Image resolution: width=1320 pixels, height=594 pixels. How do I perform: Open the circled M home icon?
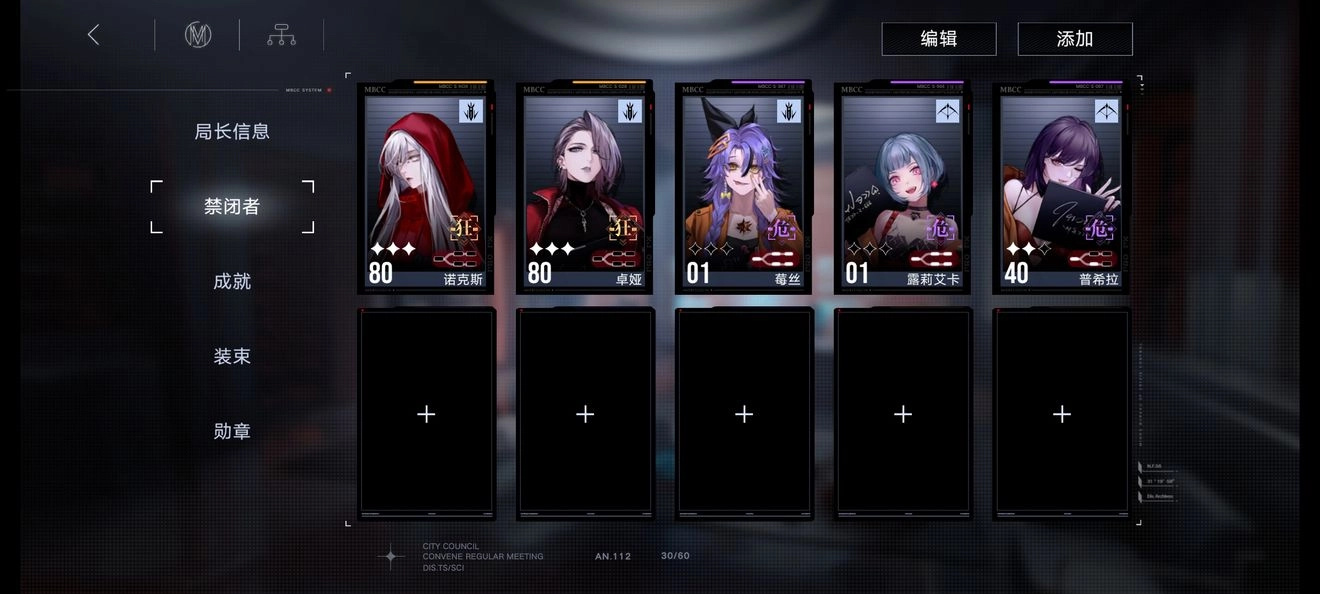point(198,35)
